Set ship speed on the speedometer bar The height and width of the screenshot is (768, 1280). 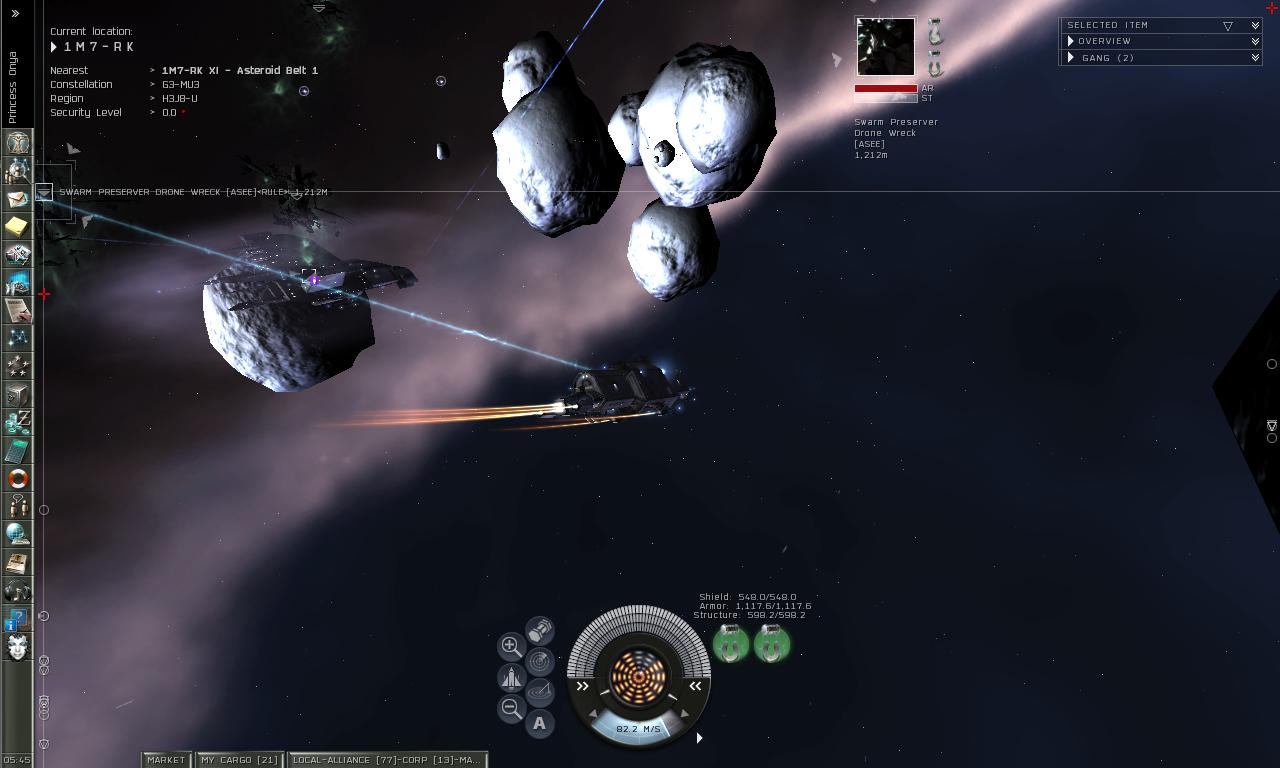coord(639,729)
